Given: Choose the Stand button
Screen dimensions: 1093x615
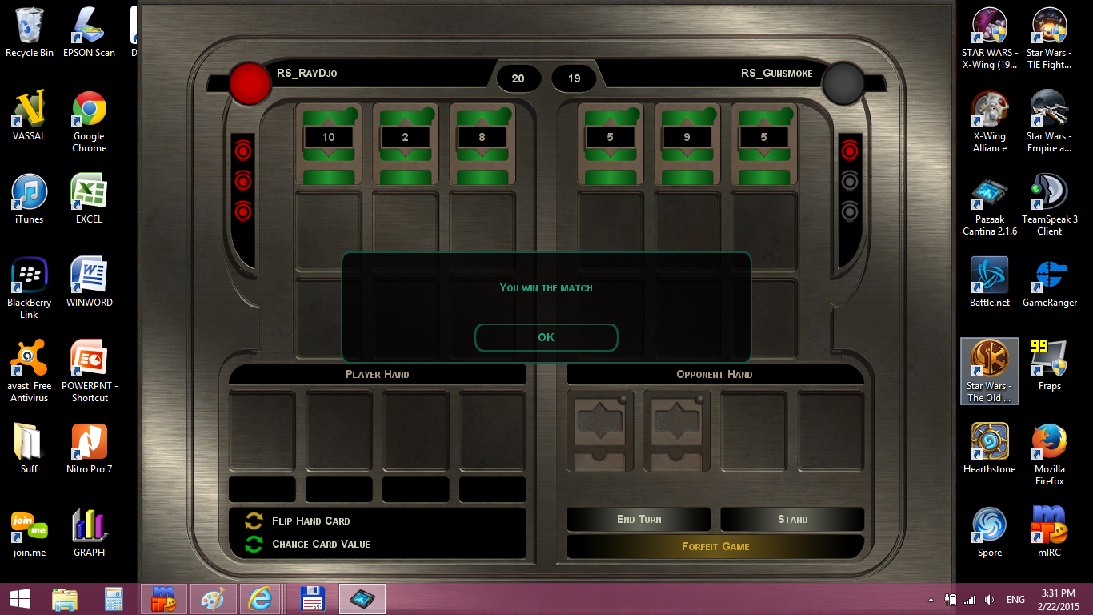Looking at the screenshot, I should click(x=792, y=519).
